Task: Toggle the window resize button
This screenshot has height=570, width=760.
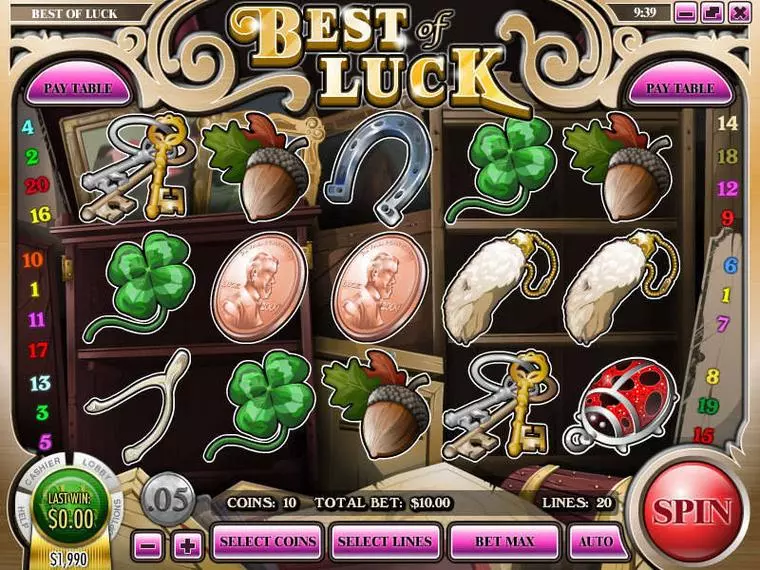Action: pyautogui.click(x=712, y=13)
